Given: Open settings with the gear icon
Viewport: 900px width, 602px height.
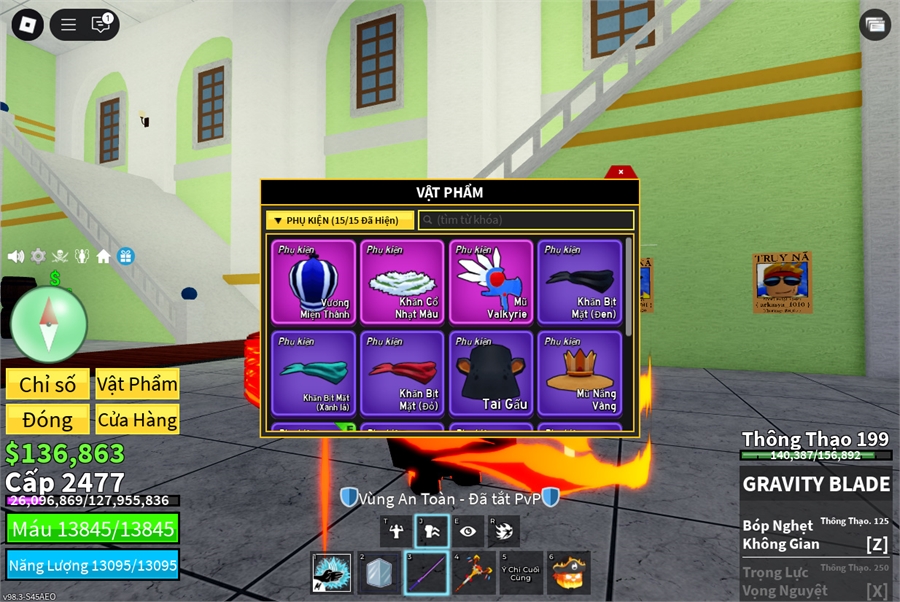Looking at the screenshot, I should click(38, 256).
